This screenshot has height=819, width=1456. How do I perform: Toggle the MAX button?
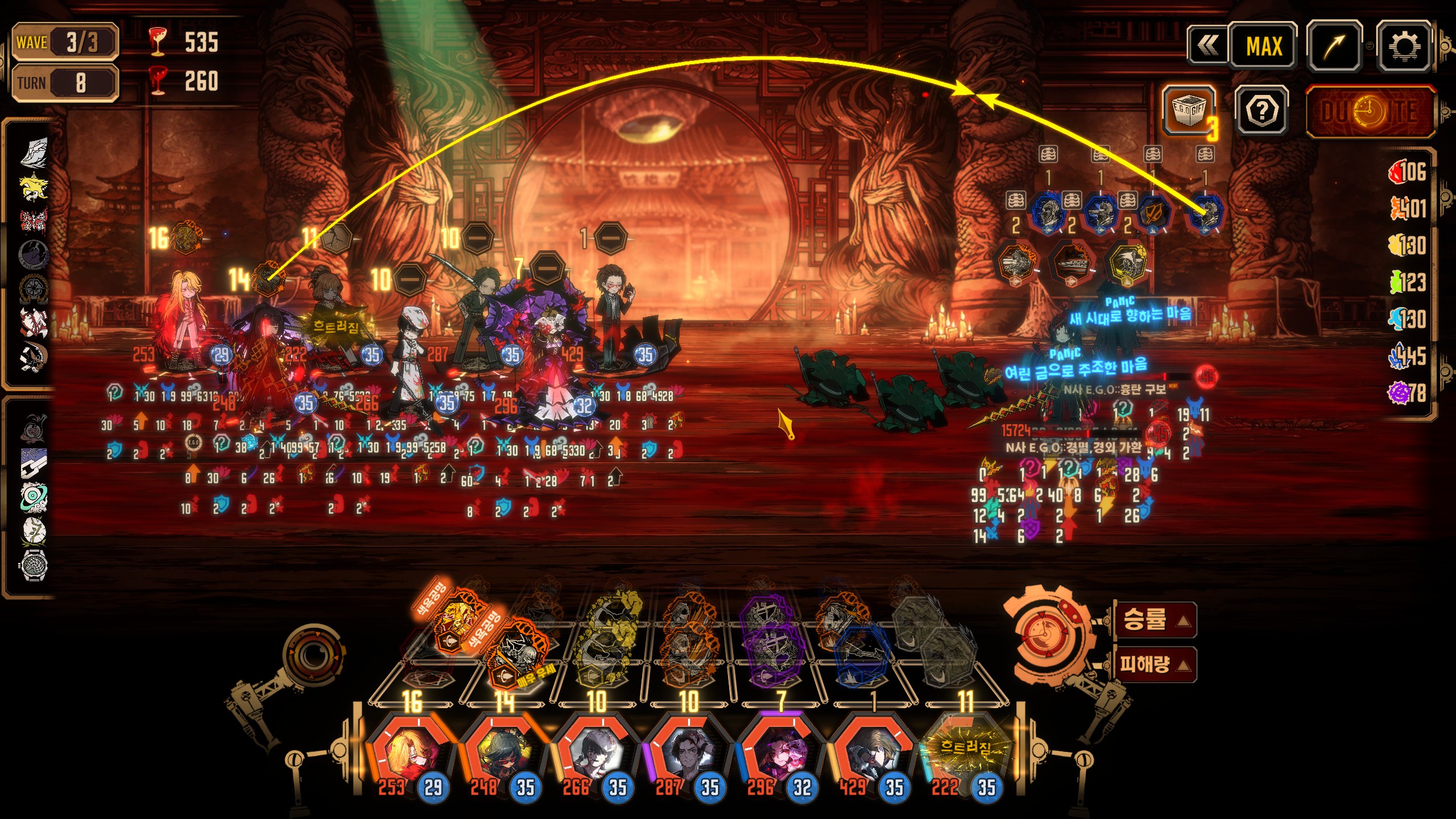[1263, 47]
